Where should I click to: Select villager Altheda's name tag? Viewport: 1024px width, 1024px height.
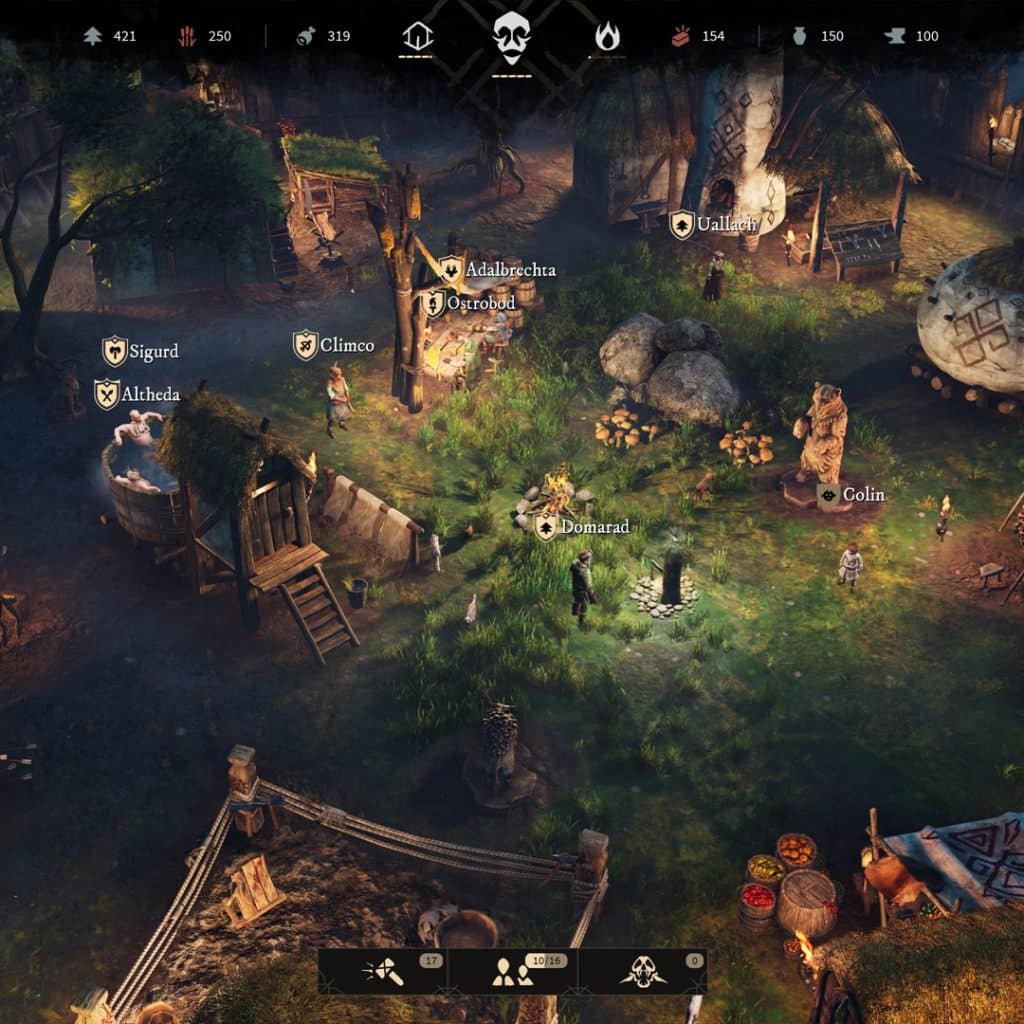point(137,394)
